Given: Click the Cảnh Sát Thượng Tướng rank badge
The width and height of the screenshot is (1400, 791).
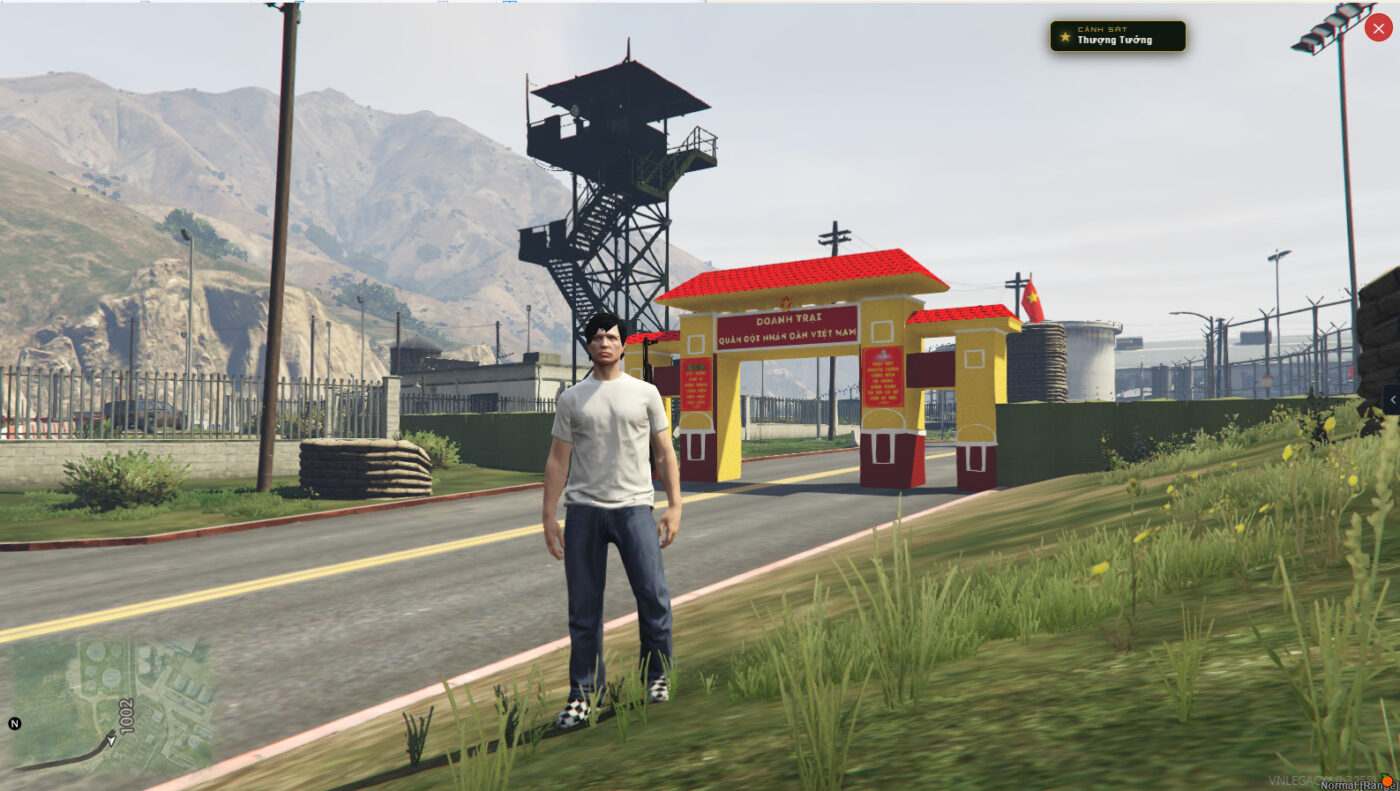Looking at the screenshot, I should pos(1117,36).
